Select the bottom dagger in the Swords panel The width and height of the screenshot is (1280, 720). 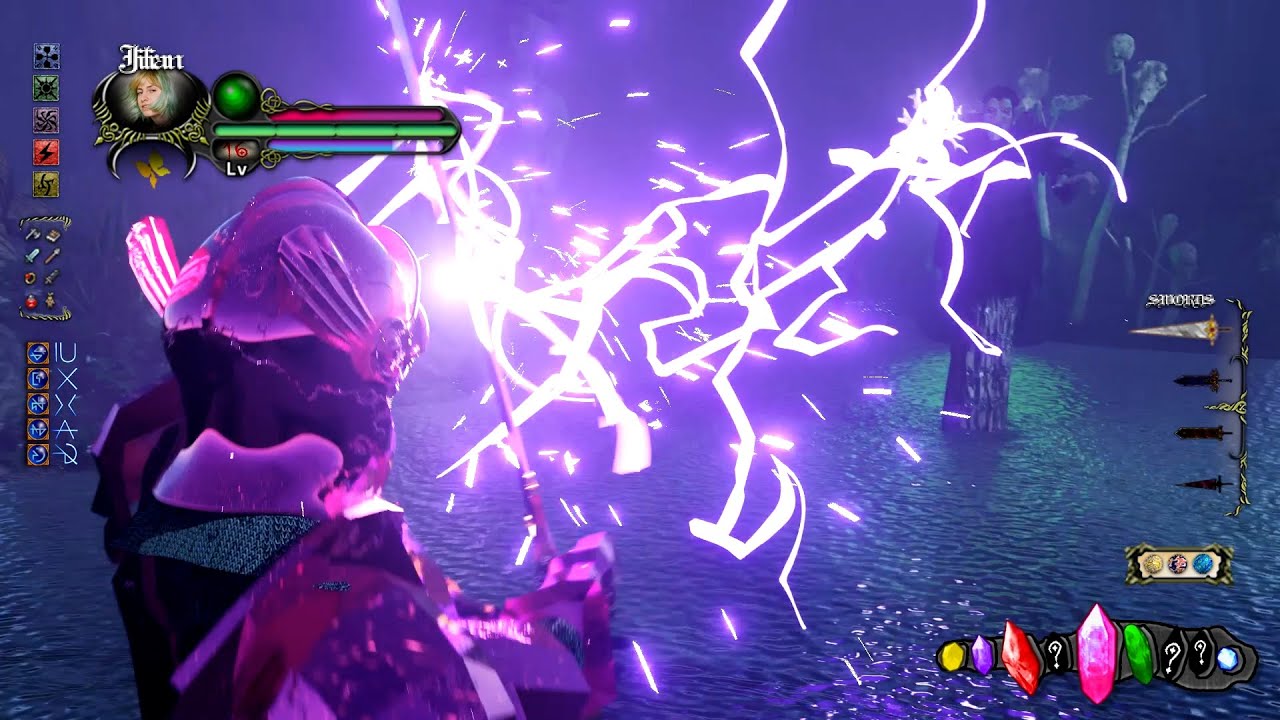[x=1202, y=484]
